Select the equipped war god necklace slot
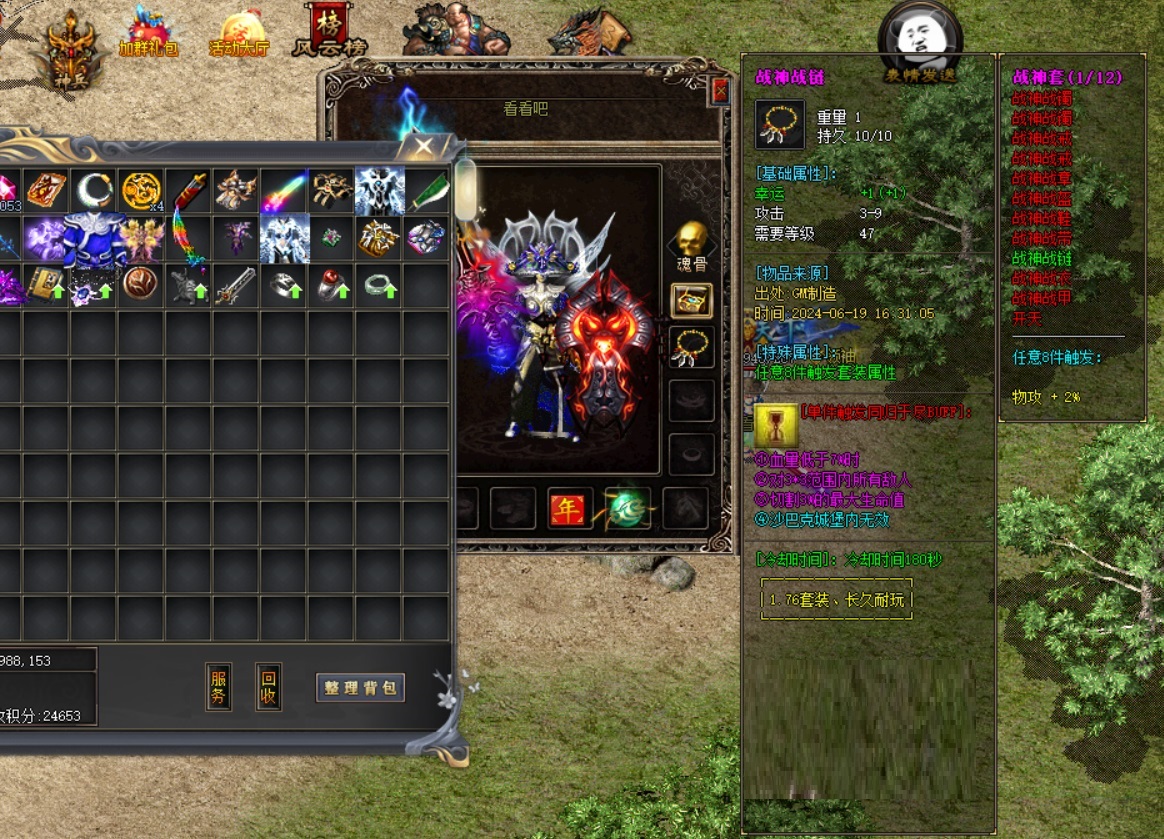The height and width of the screenshot is (839, 1164). pyautogui.click(x=691, y=346)
